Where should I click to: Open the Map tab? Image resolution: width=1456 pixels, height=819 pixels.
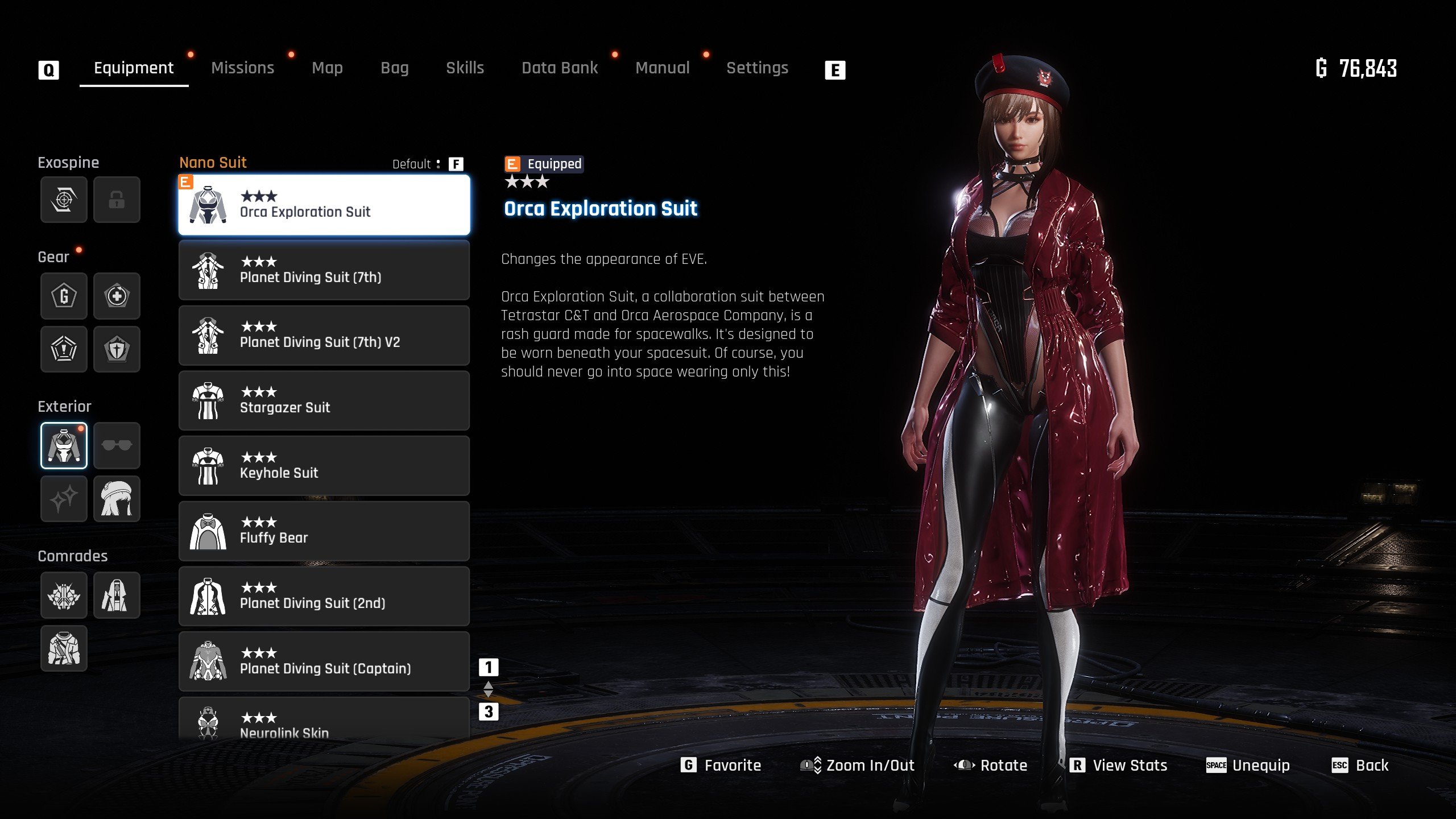(x=327, y=68)
